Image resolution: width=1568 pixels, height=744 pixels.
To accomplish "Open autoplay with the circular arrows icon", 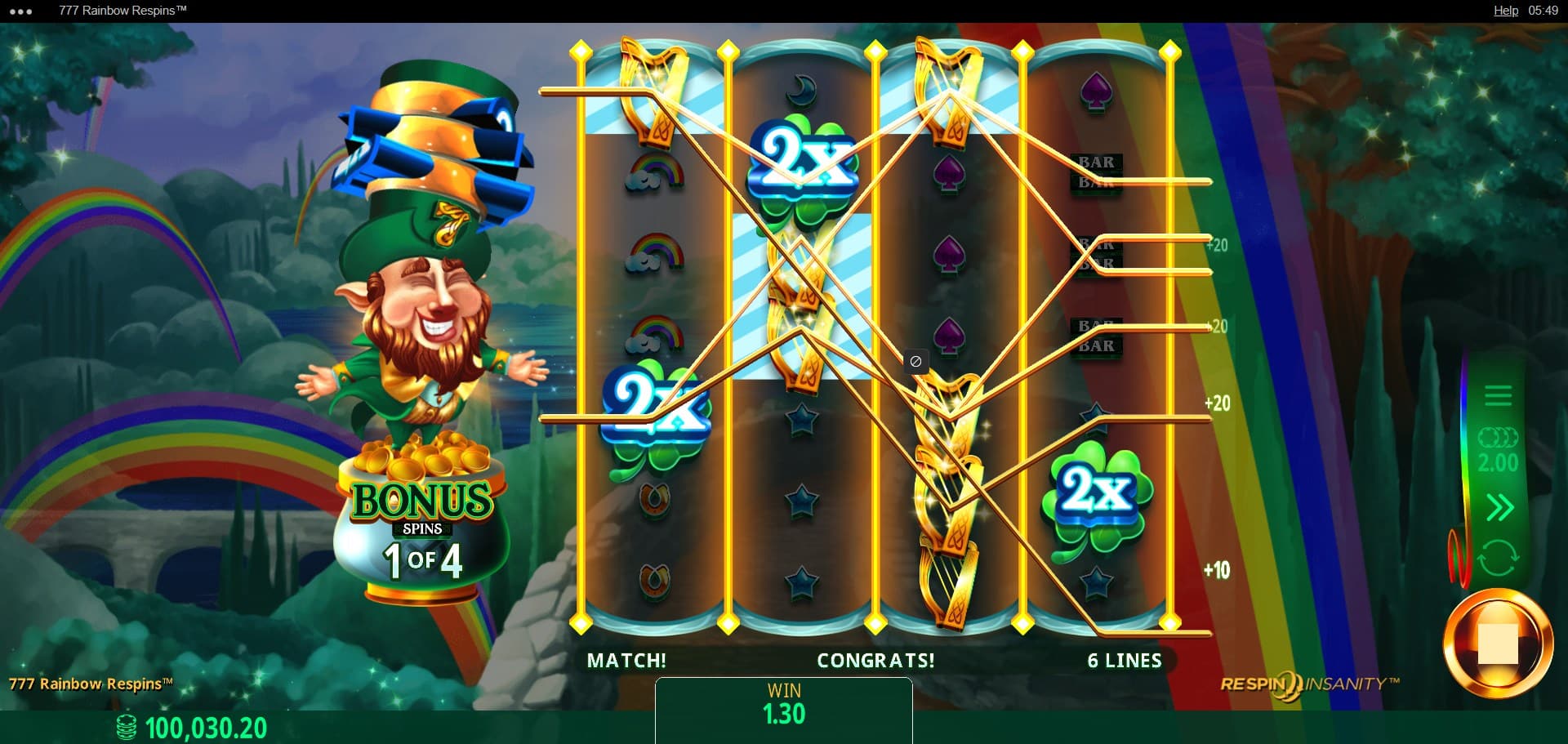I will pyautogui.click(x=1498, y=559).
